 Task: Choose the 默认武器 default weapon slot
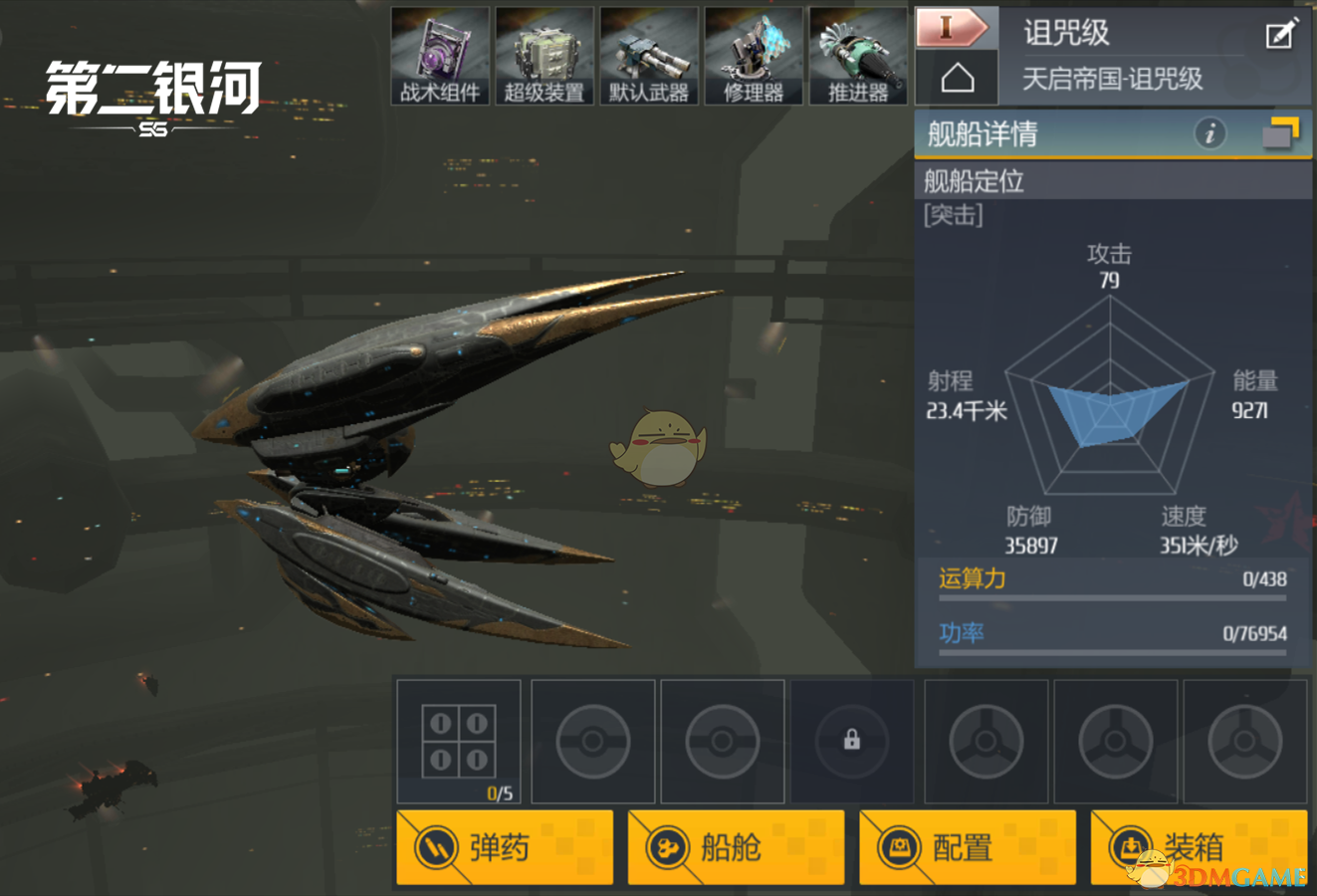(649, 56)
